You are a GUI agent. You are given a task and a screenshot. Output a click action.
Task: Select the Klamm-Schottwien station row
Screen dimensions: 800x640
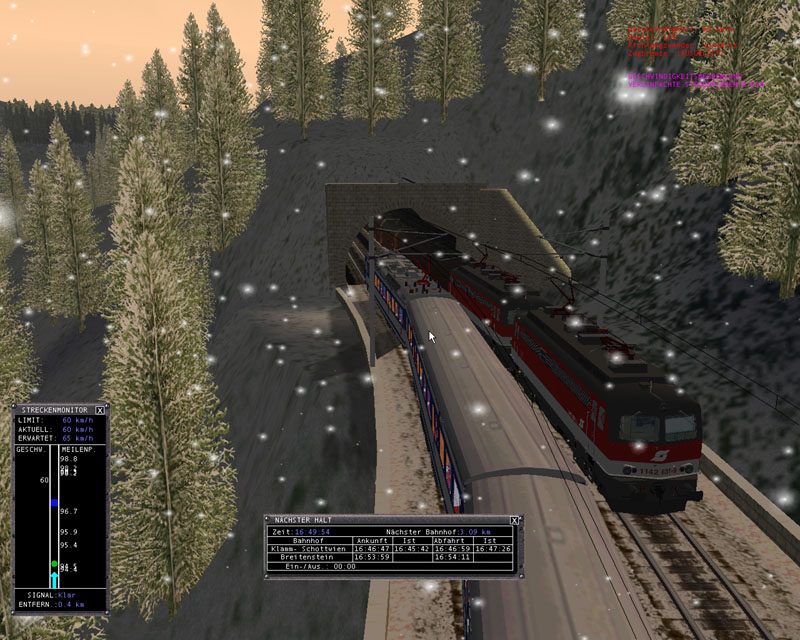pos(308,548)
